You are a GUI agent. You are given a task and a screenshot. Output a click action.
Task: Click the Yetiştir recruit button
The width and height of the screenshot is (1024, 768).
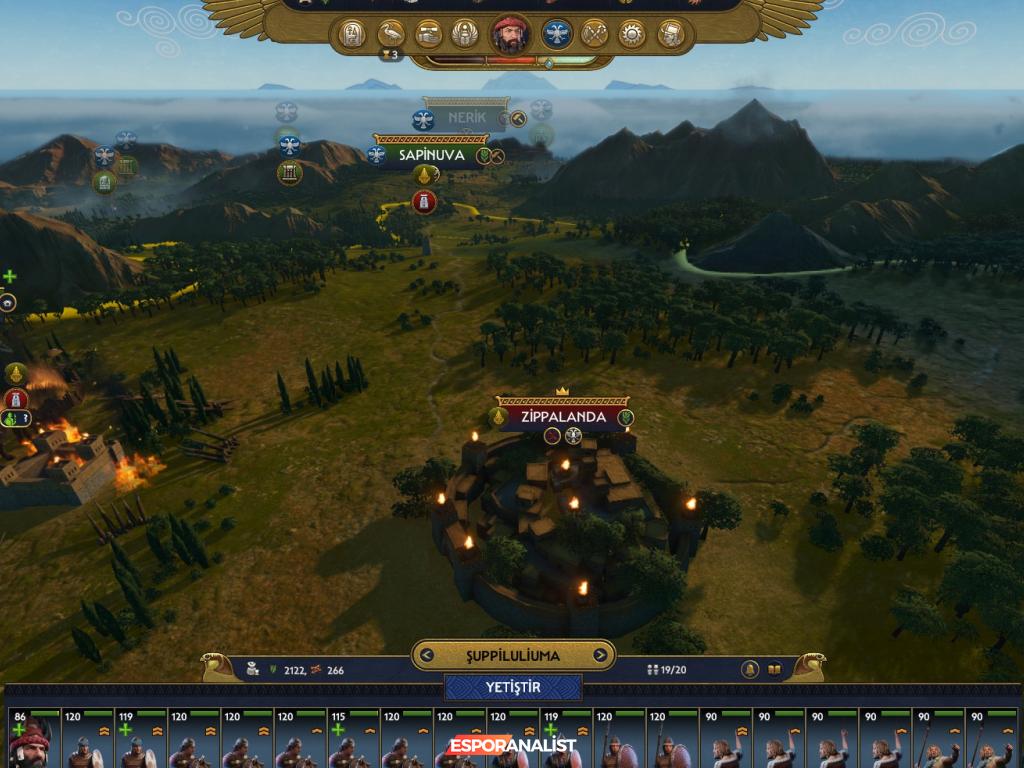pyautogui.click(x=513, y=688)
